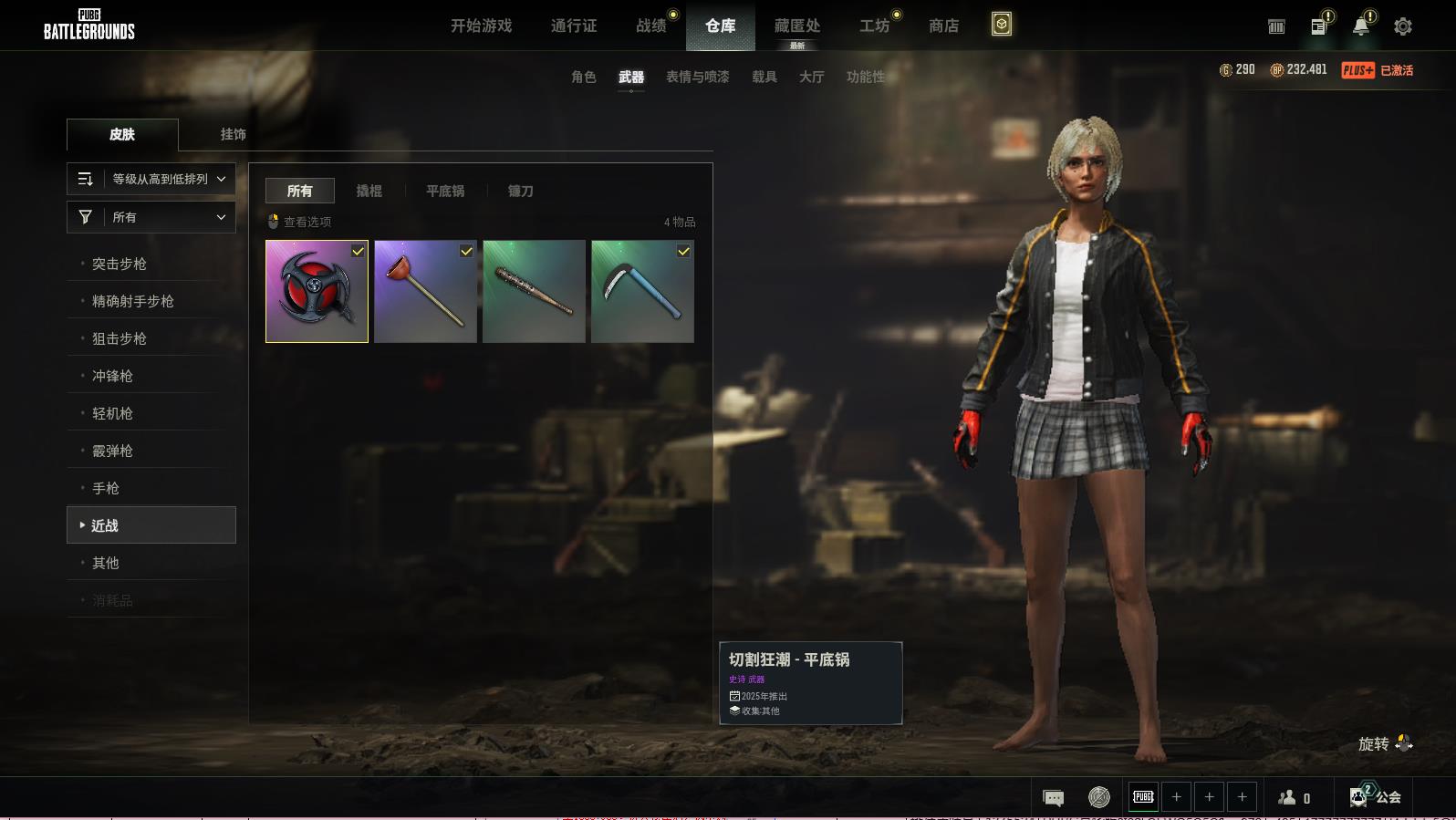Open the 商店 store

coord(943,26)
